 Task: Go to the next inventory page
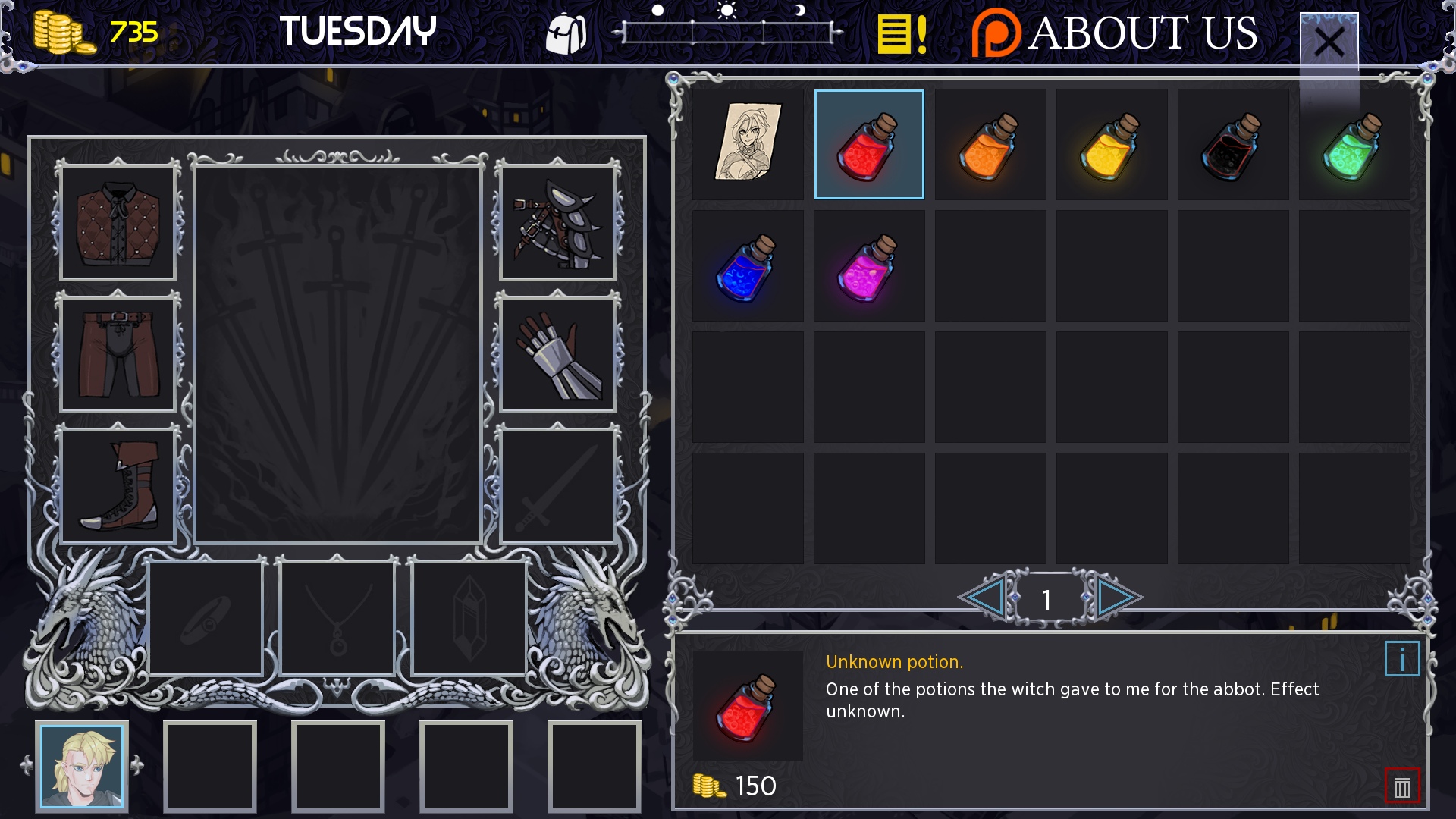pyautogui.click(x=1116, y=598)
